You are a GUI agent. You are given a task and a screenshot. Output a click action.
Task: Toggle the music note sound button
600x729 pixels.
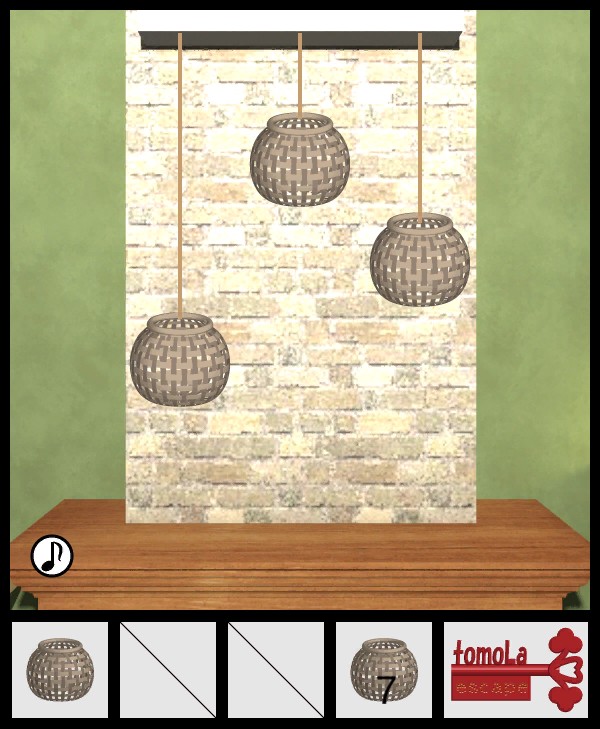pos(52,556)
